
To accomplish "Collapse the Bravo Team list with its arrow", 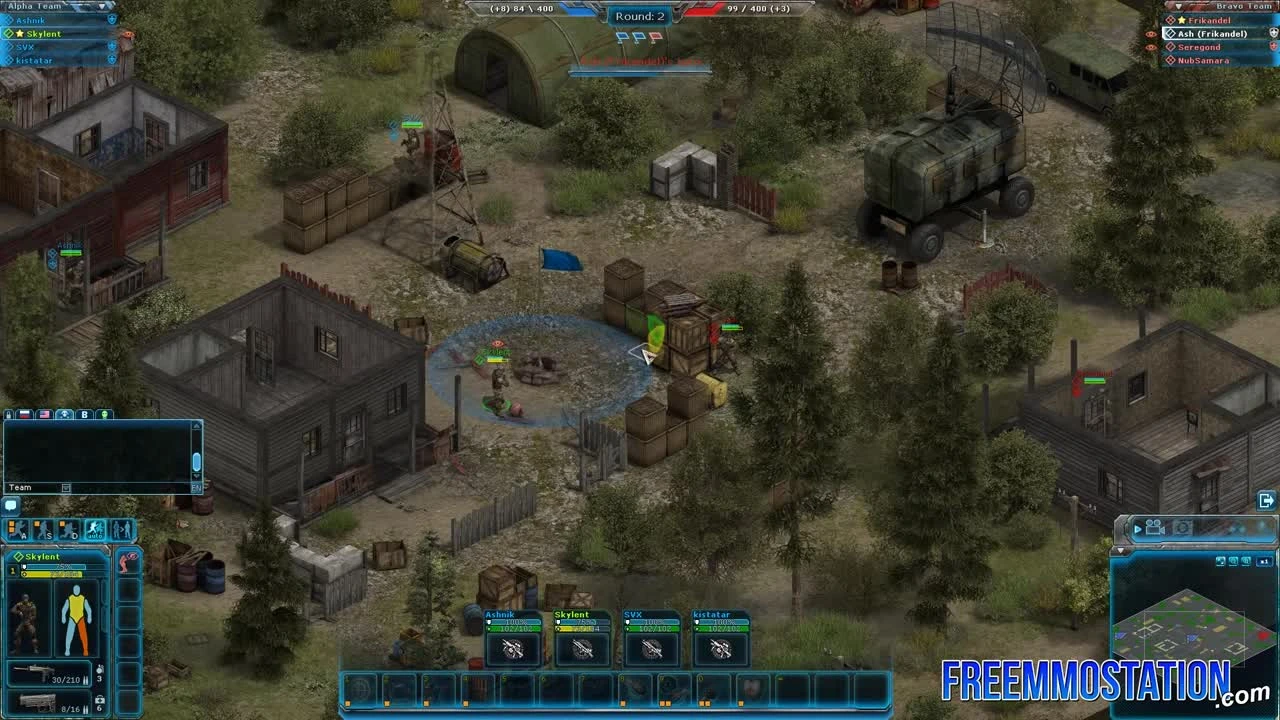I will (1178, 6).
